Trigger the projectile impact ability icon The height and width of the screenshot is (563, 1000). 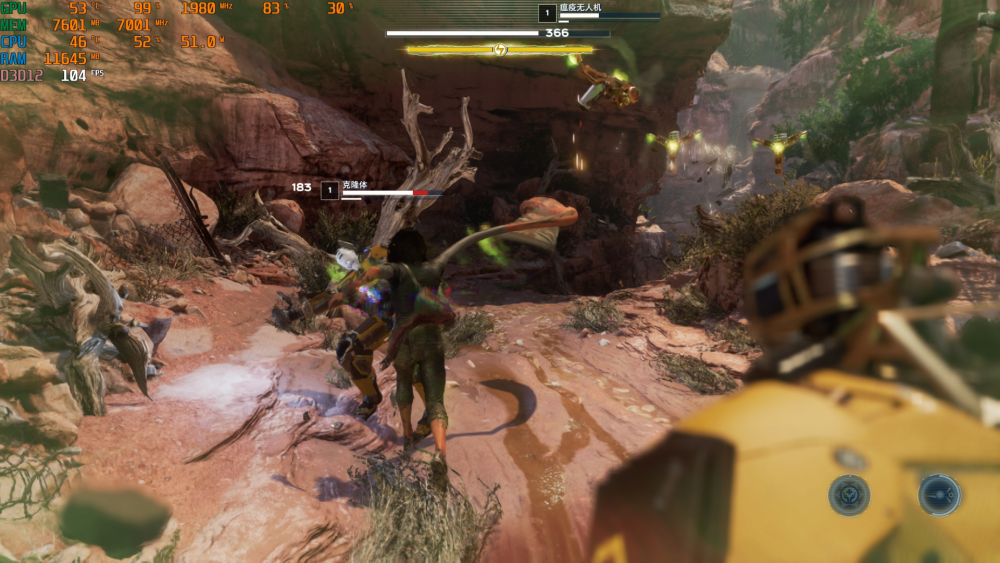(939, 495)
